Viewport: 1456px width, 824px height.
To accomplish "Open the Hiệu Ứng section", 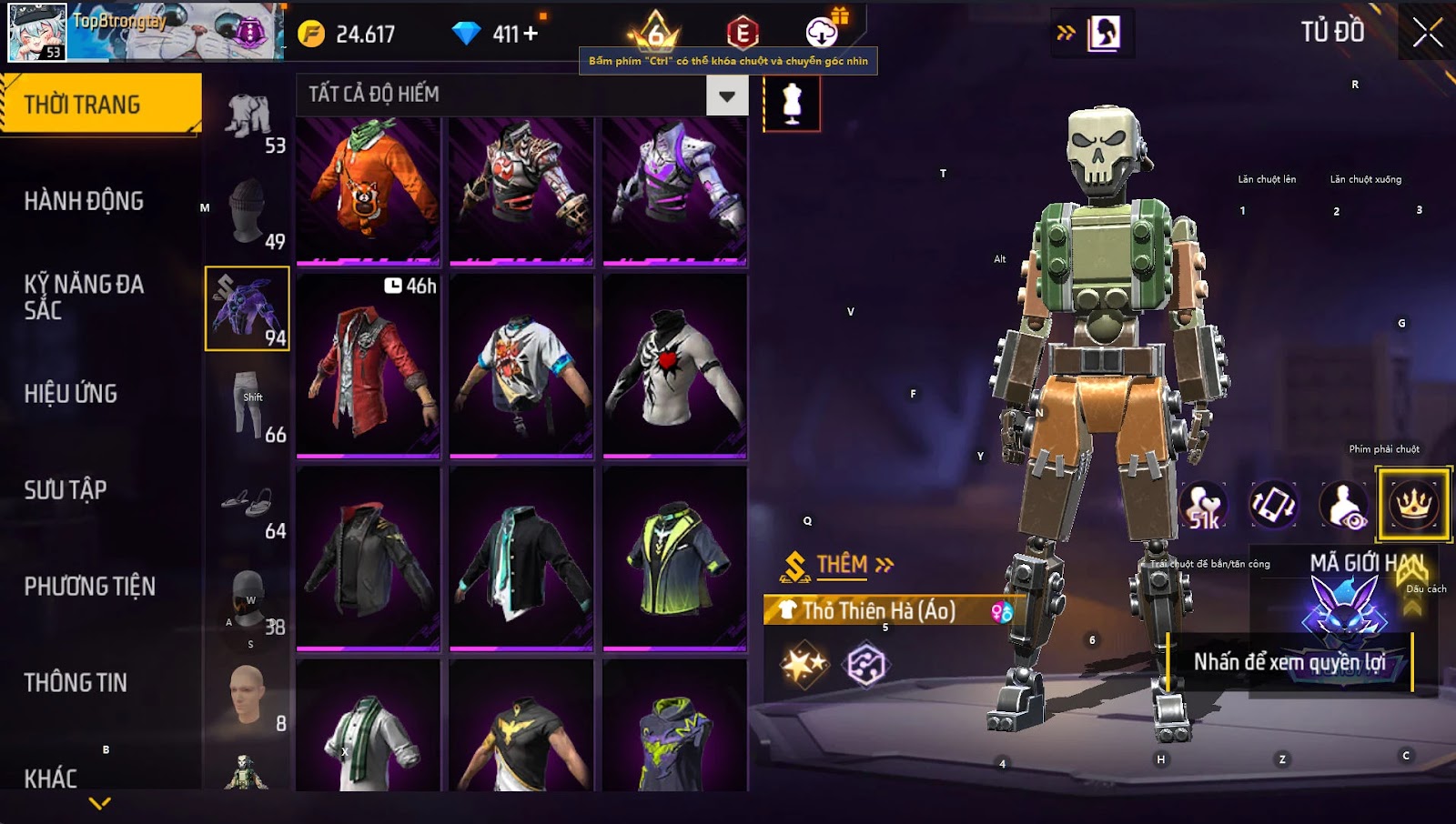I will point(71,394).
